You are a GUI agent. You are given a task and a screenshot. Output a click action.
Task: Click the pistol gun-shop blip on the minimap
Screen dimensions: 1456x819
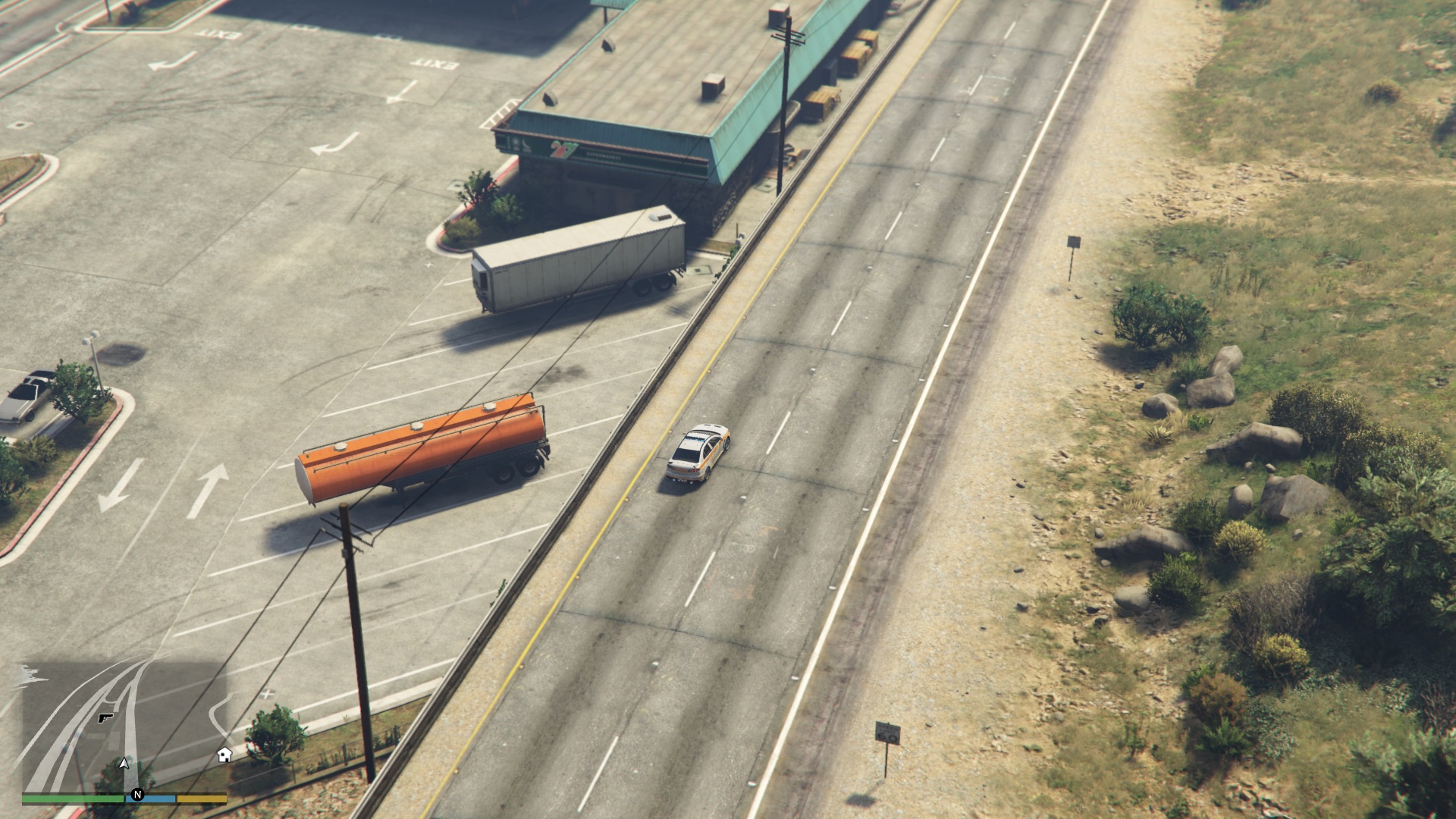click(x=105, y=717)
